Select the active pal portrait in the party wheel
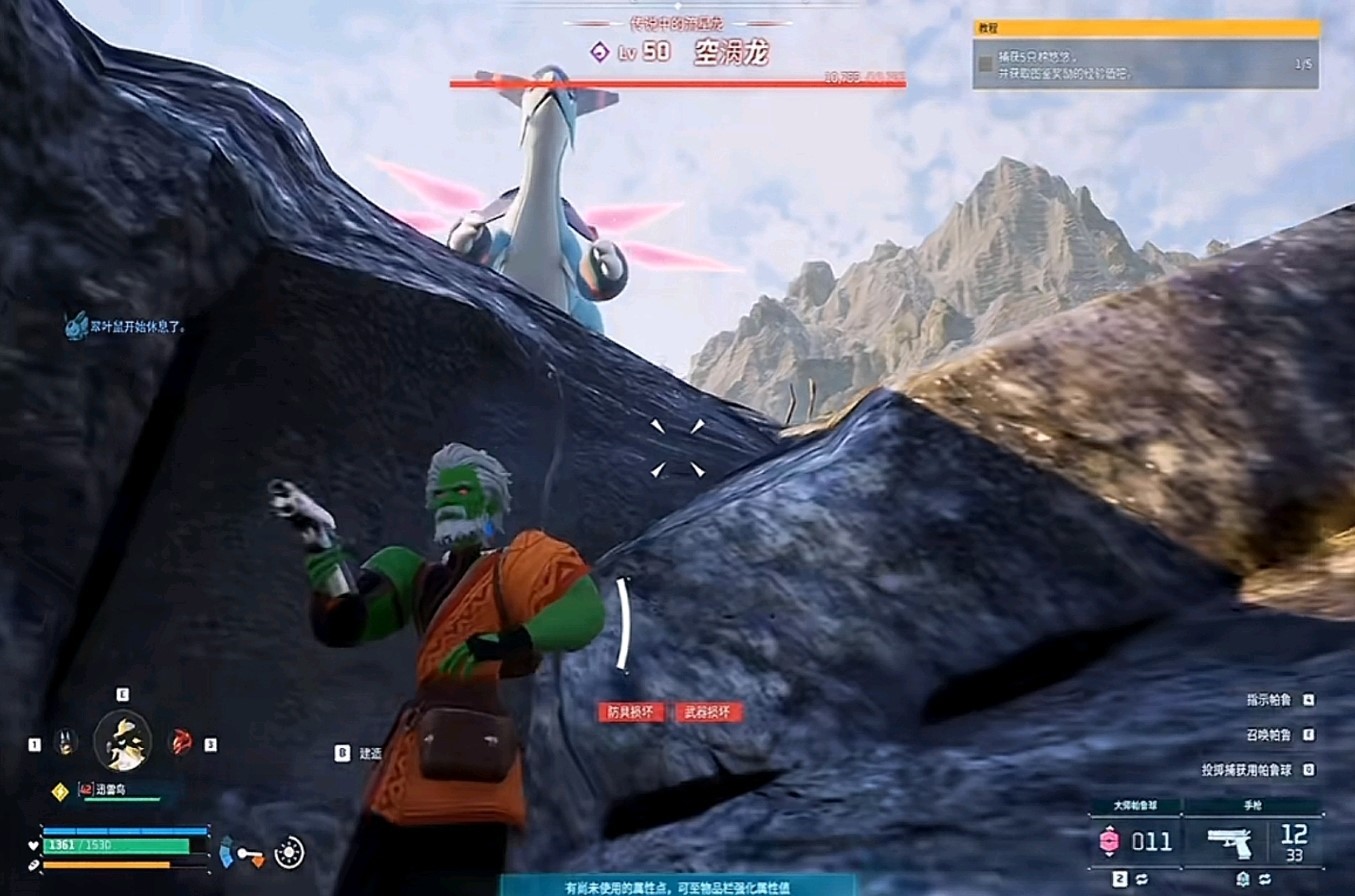The width and height of the screenshot is (1355, 896). [122, 741]
